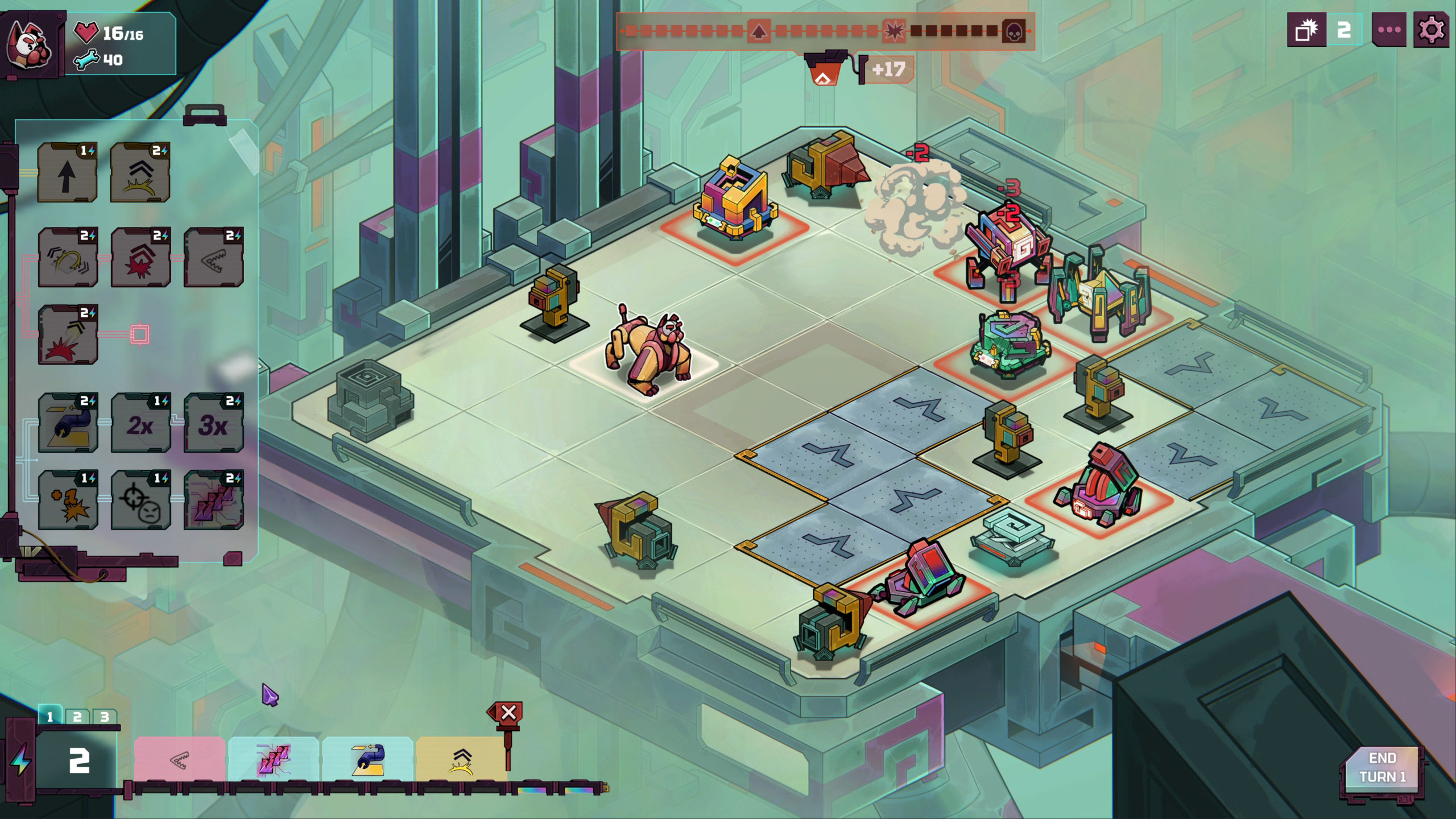Open the three-dots options menu
Image resolution: width=1456 pixels, height=819 pixels.
pos(1389,30)
